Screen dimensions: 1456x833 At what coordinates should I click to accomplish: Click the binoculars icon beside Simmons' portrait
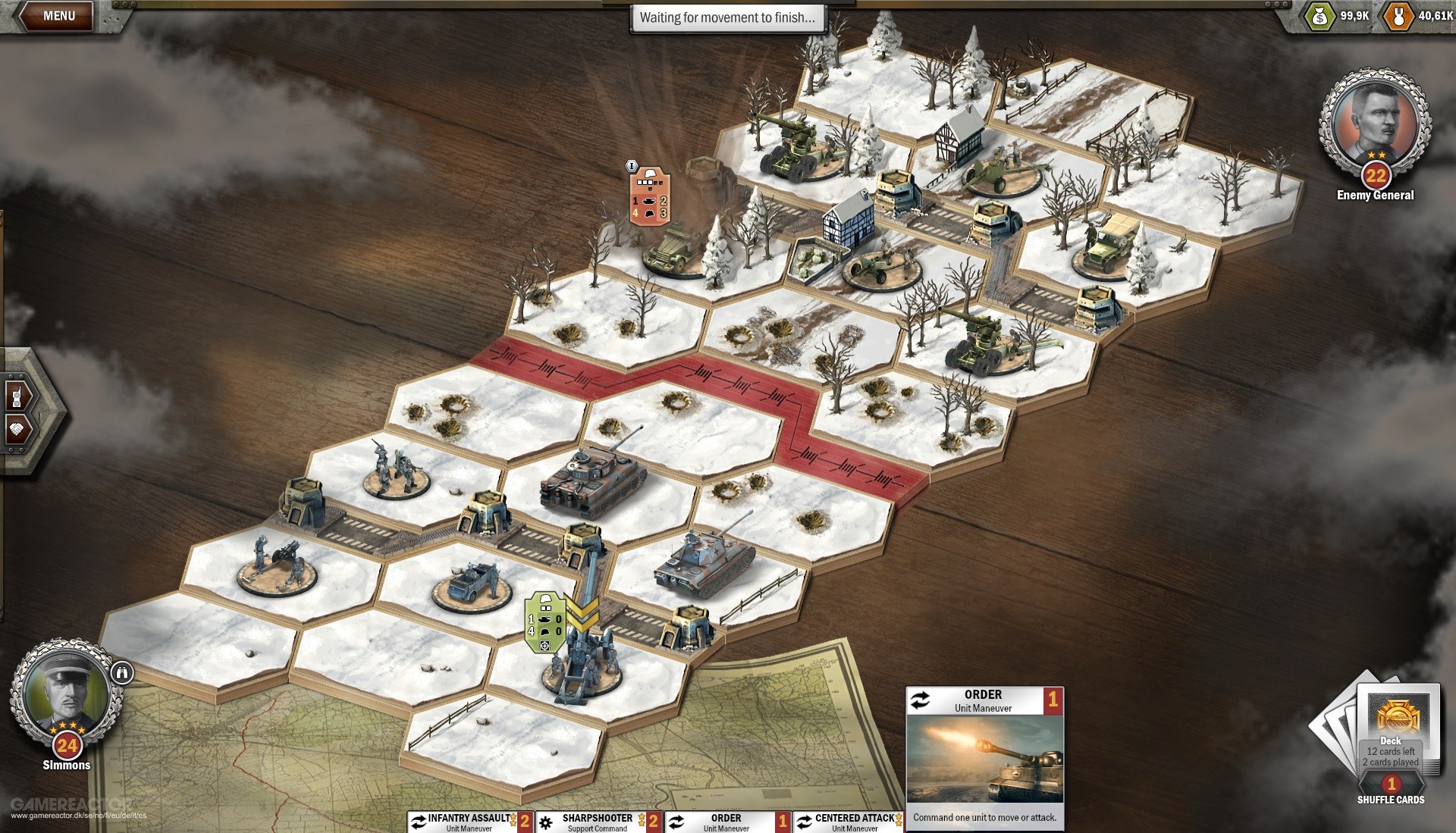121,674
